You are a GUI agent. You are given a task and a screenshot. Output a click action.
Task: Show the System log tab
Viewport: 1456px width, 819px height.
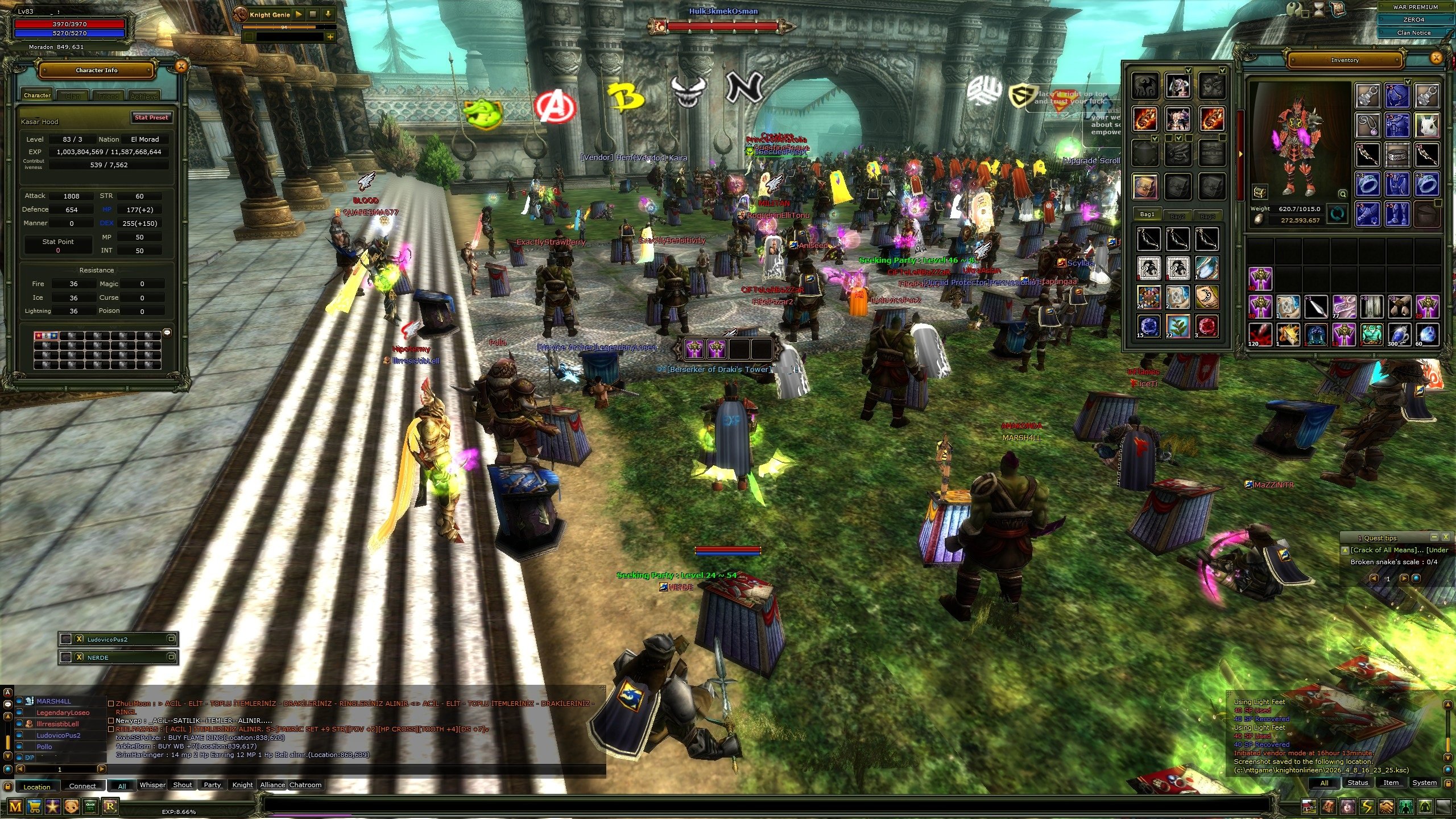click(1424, 783)
